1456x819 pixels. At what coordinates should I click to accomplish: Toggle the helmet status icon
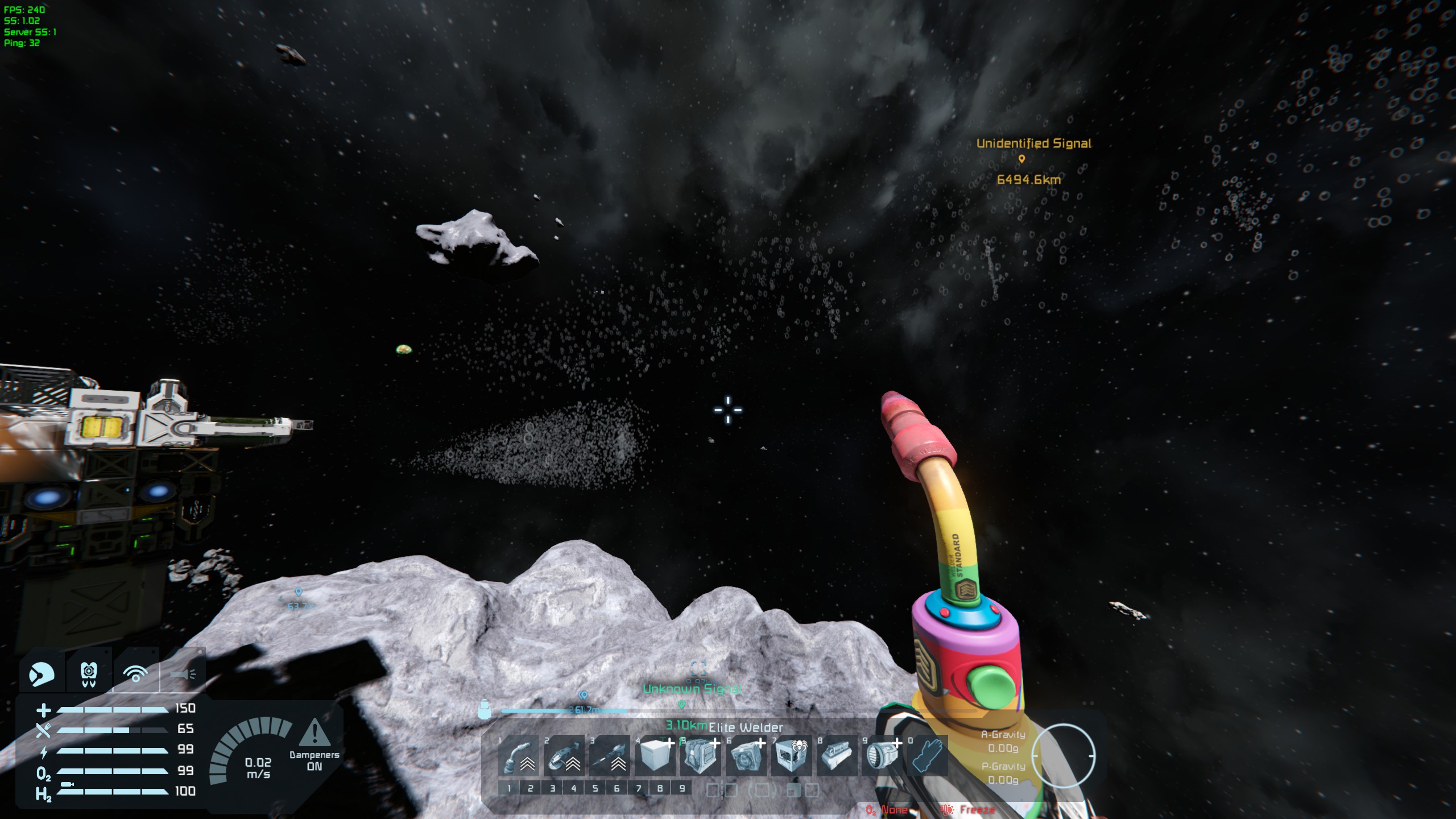(x=42, y=674)
